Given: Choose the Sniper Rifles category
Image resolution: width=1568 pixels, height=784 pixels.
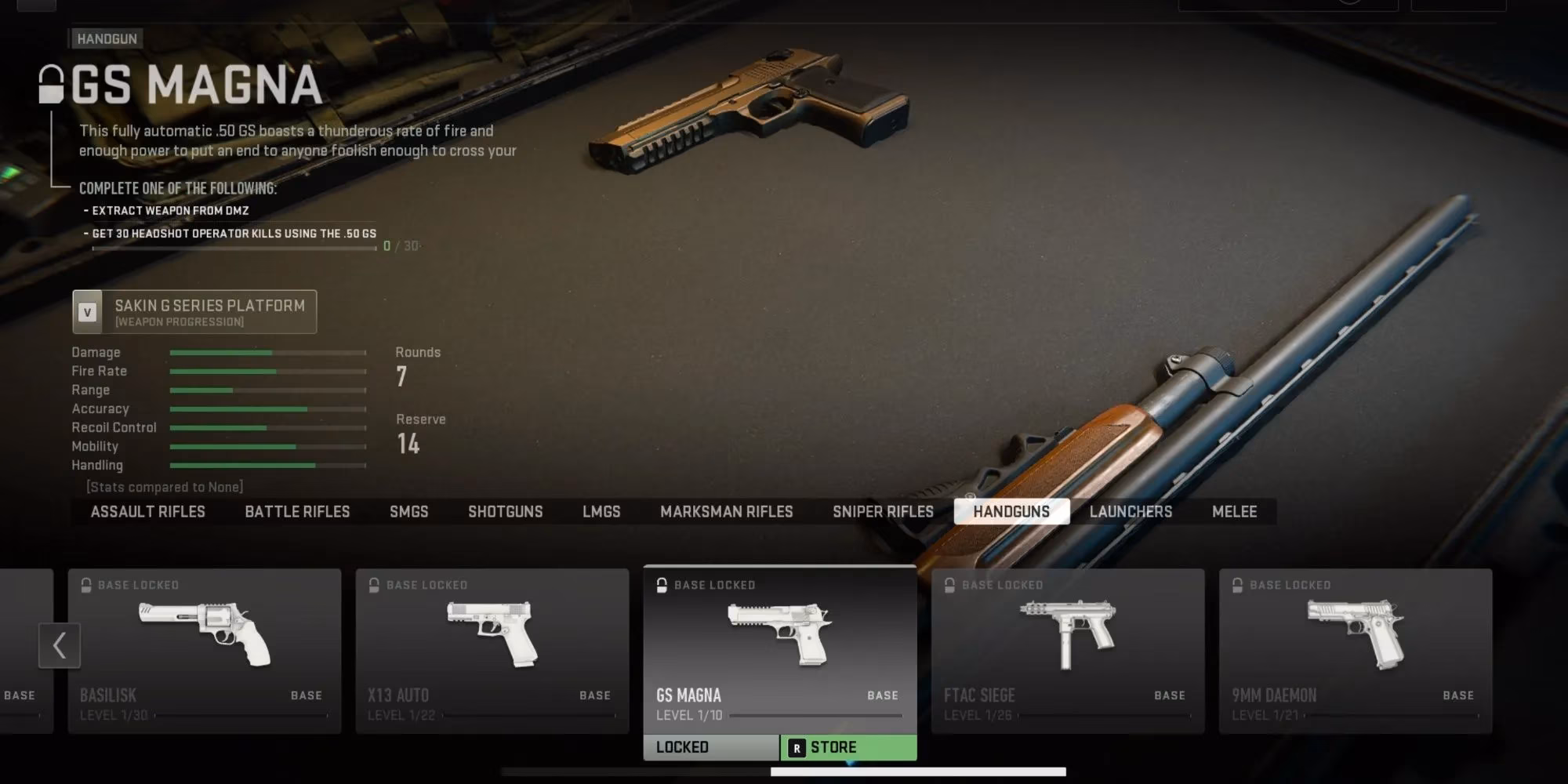Looking at the screenshot, I should coord(883,512).
